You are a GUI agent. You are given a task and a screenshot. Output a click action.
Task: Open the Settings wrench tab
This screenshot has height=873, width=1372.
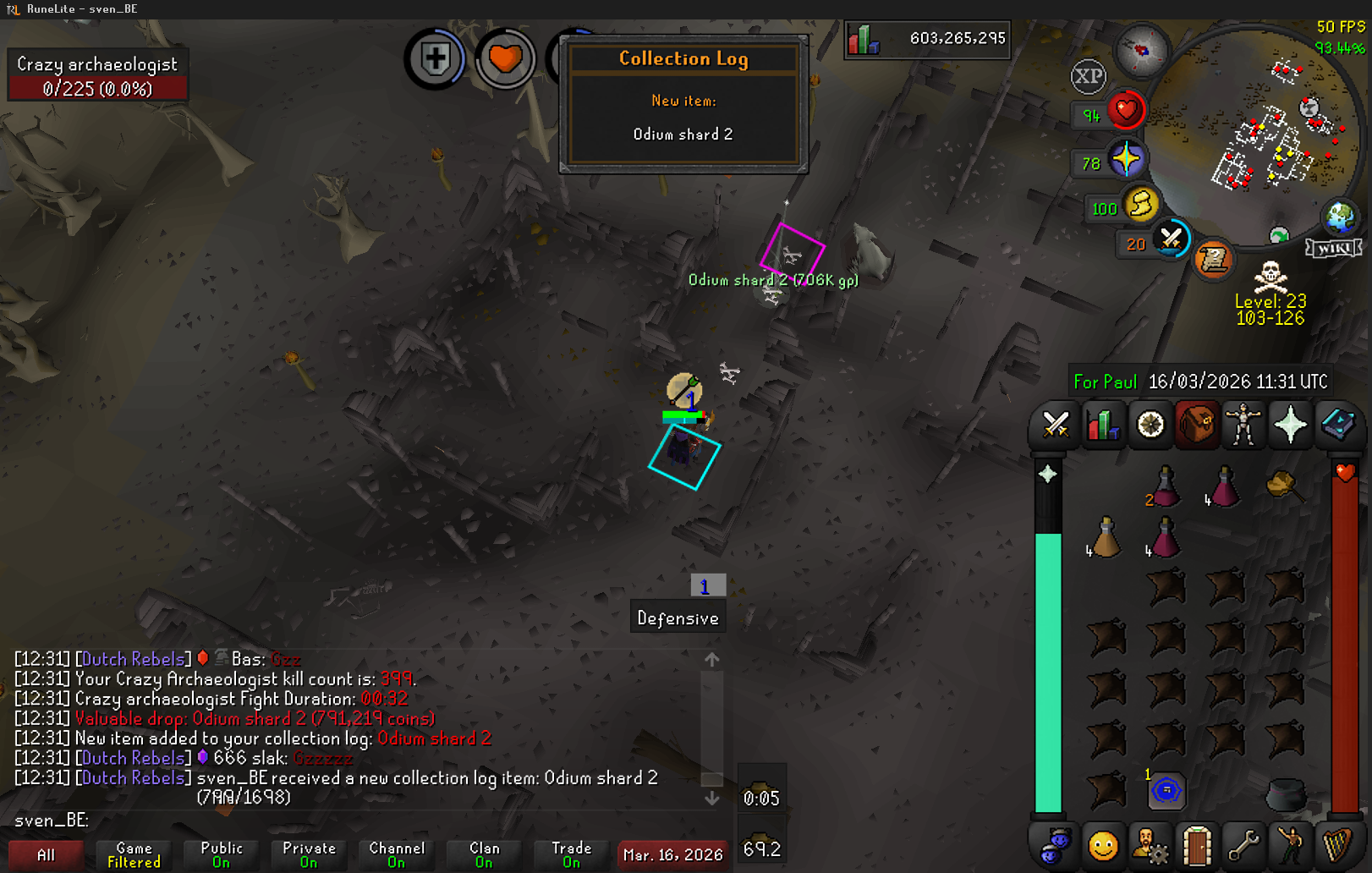(x=1243, y=845)
